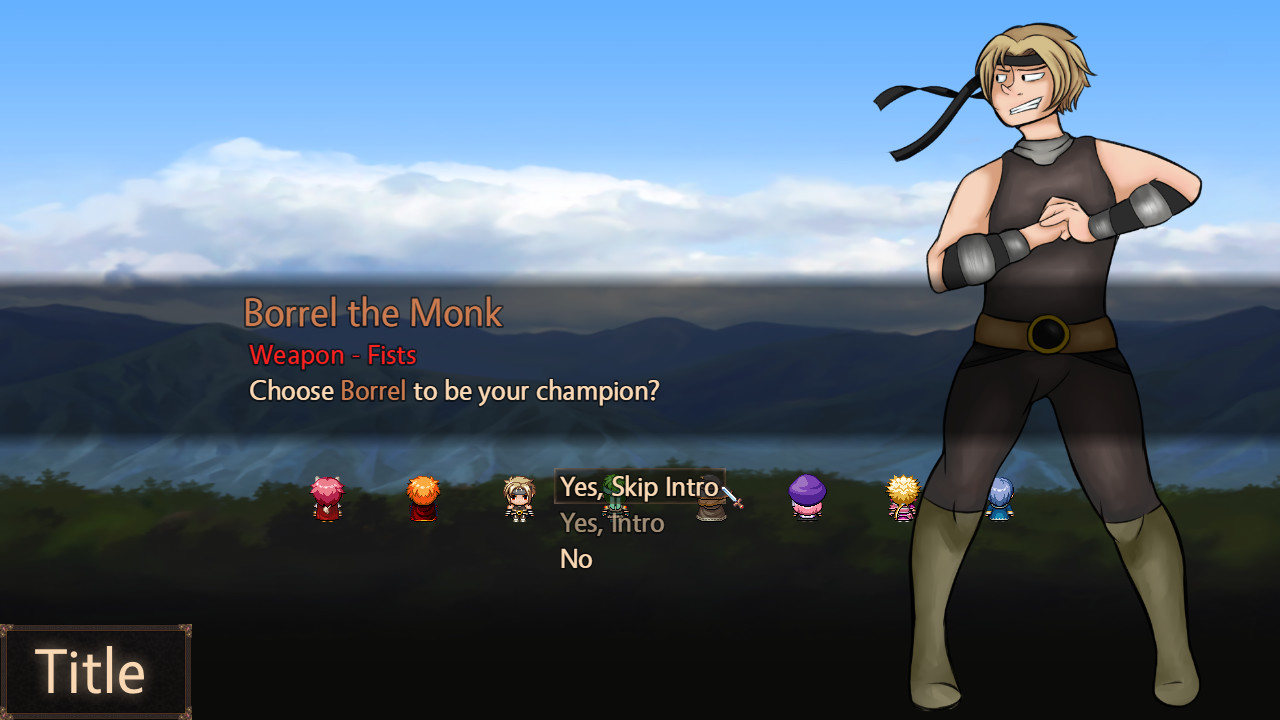Image resolution: width=1280 pixels, height=720 pixels.
Task: Select the pink-haired character sprite
Action: click(328, 500)
